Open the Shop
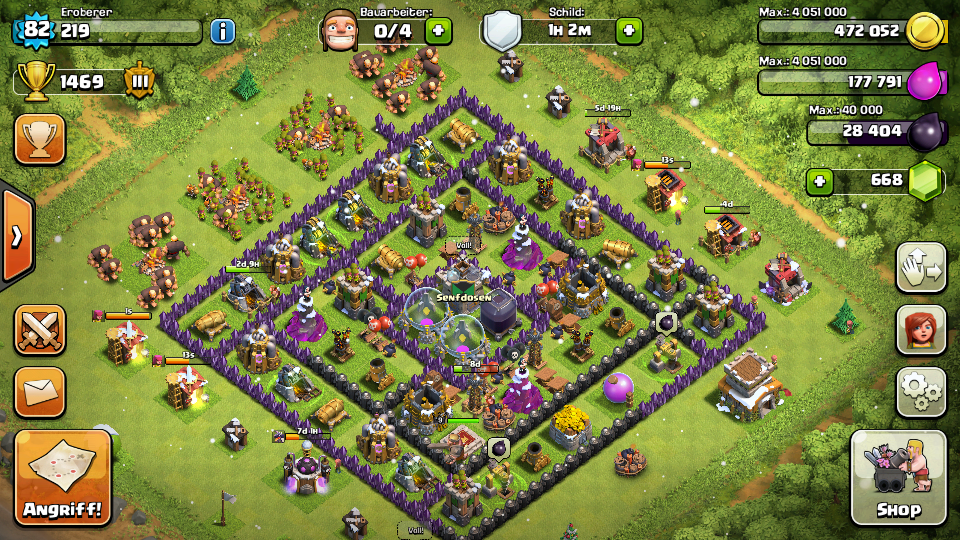 [898, 478]
